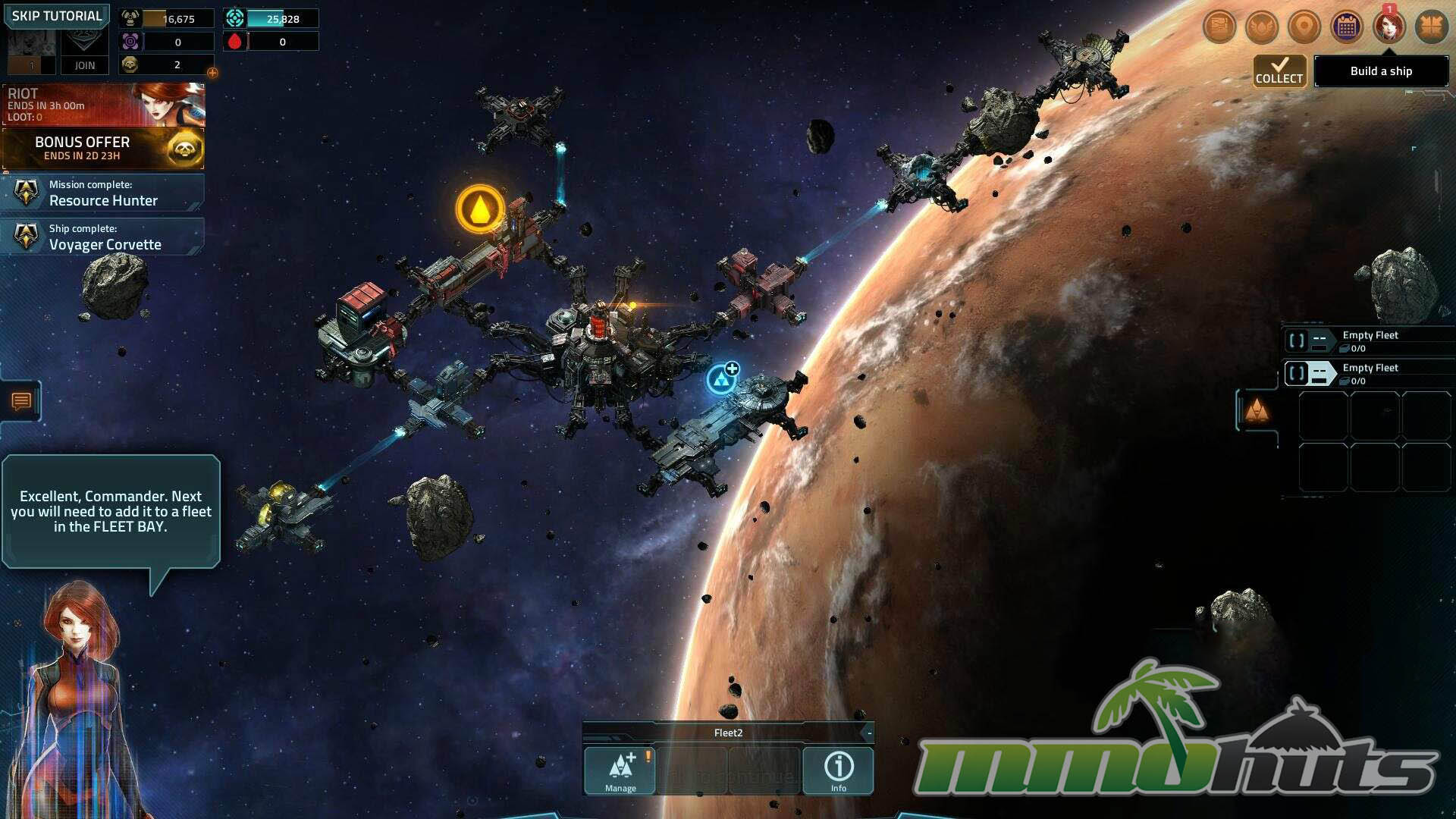Open the Voyager Corvette ship complete notice
This screenshot has width=1456, height=819.
pyautogui.click(x=103, y=237)
